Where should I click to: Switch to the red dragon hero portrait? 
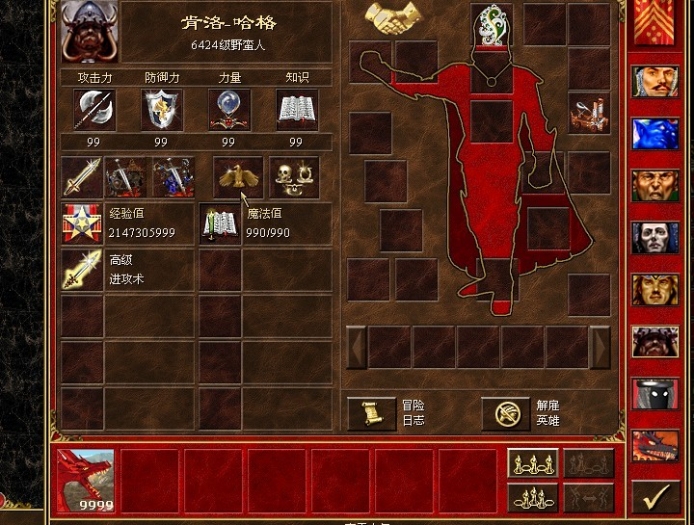[655, 445]
